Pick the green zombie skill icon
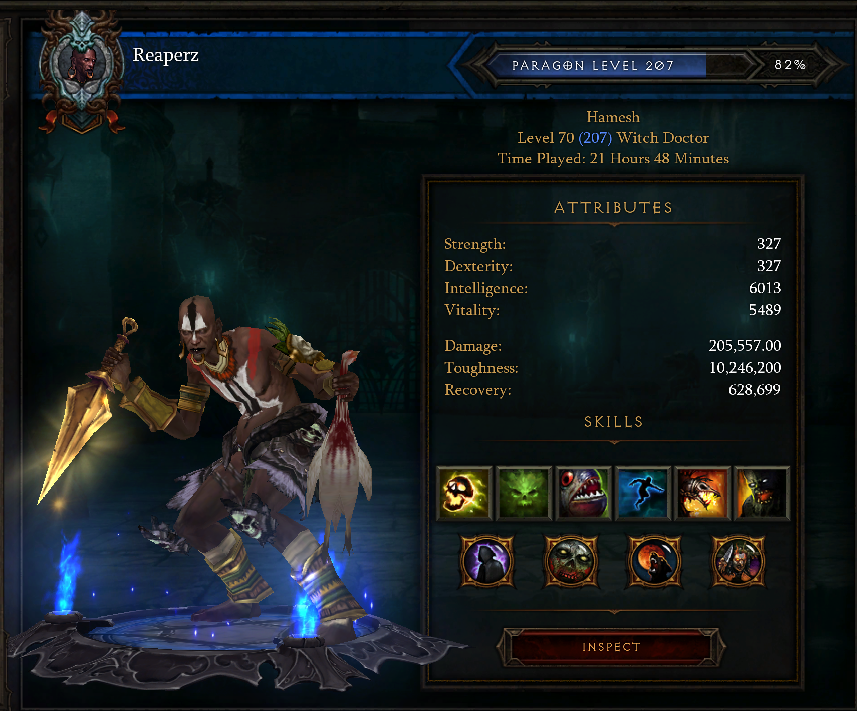 pyautogui.click(x=761, y=493)
